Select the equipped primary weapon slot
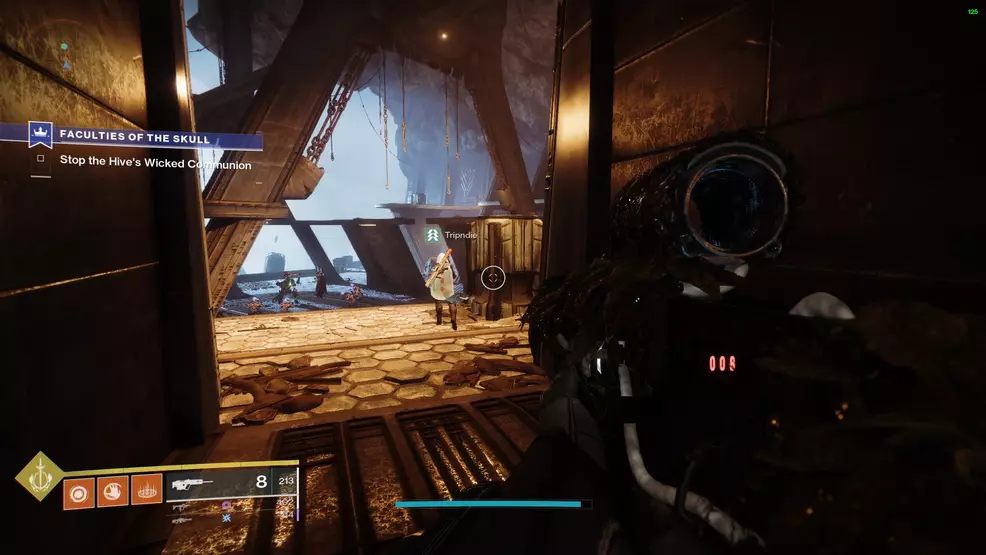 [x=200, y=483]
